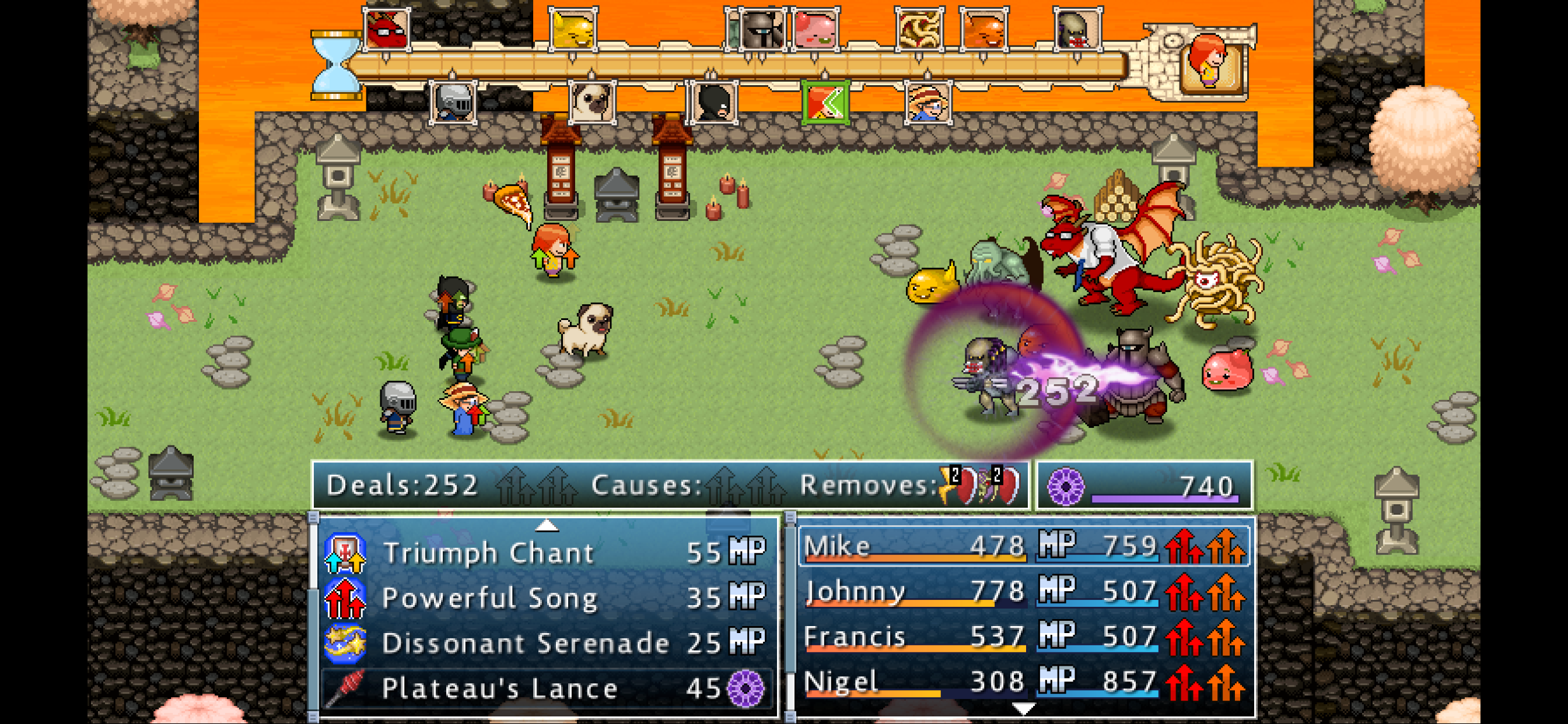Viewport: 1568px width, 724px height.
Task: Click the party list's down arrow
Action: pyautogui.click(x=1024, y=709)
